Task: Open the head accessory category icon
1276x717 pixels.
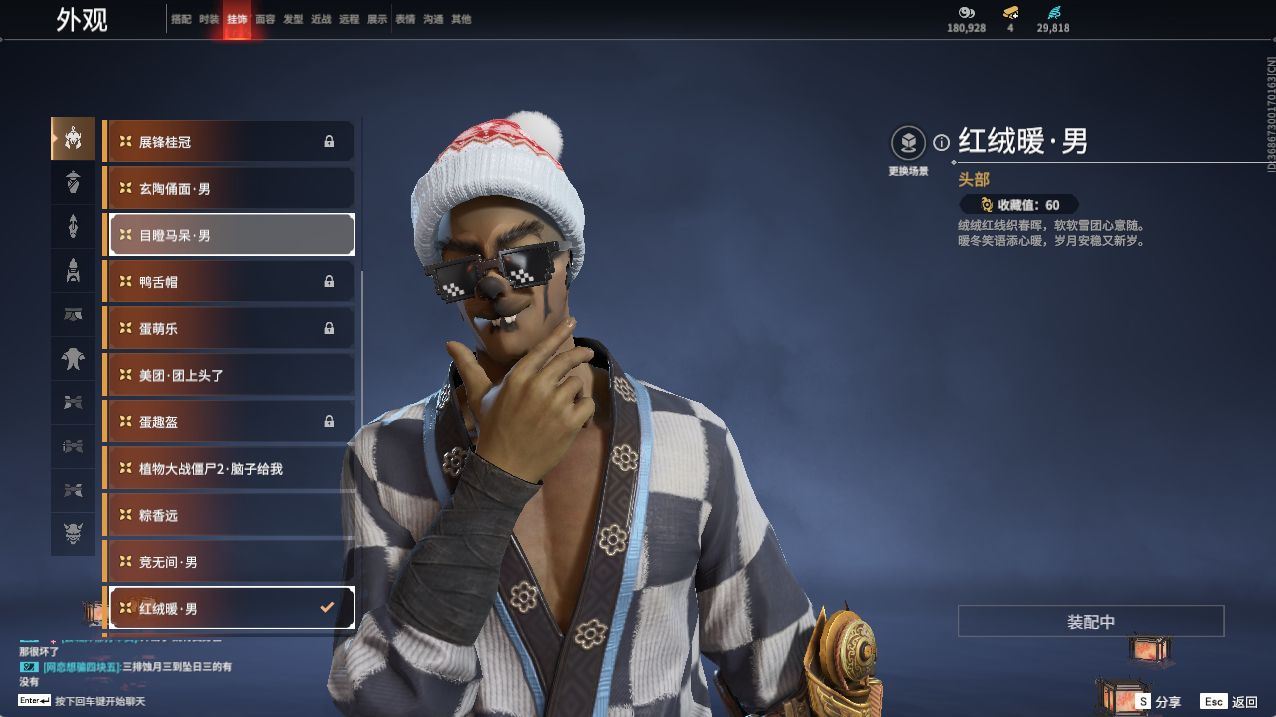Action: pos(73,139)
